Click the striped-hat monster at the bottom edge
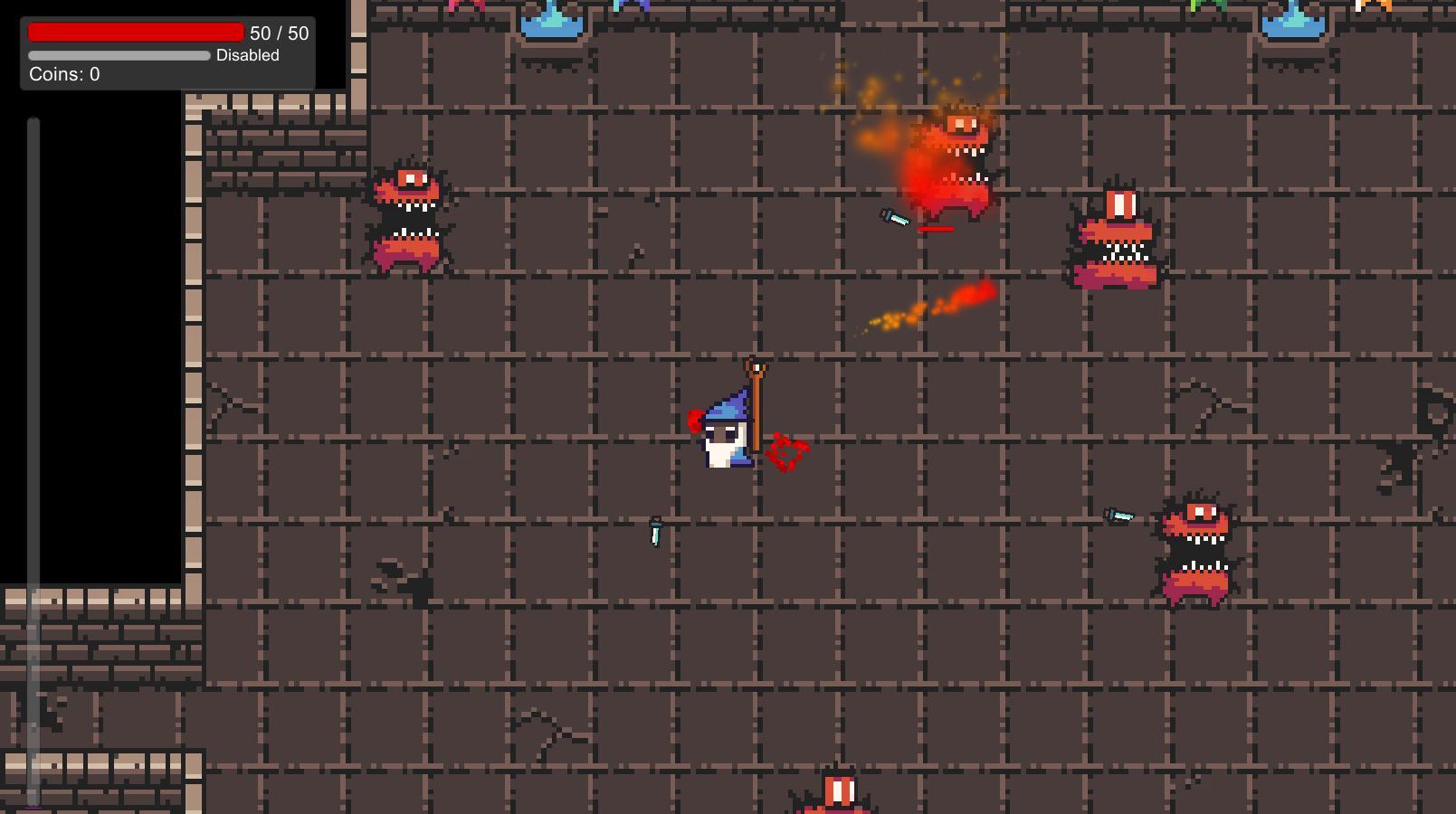The height and width of the screenshot is (814, 1456). coord(839,796)
